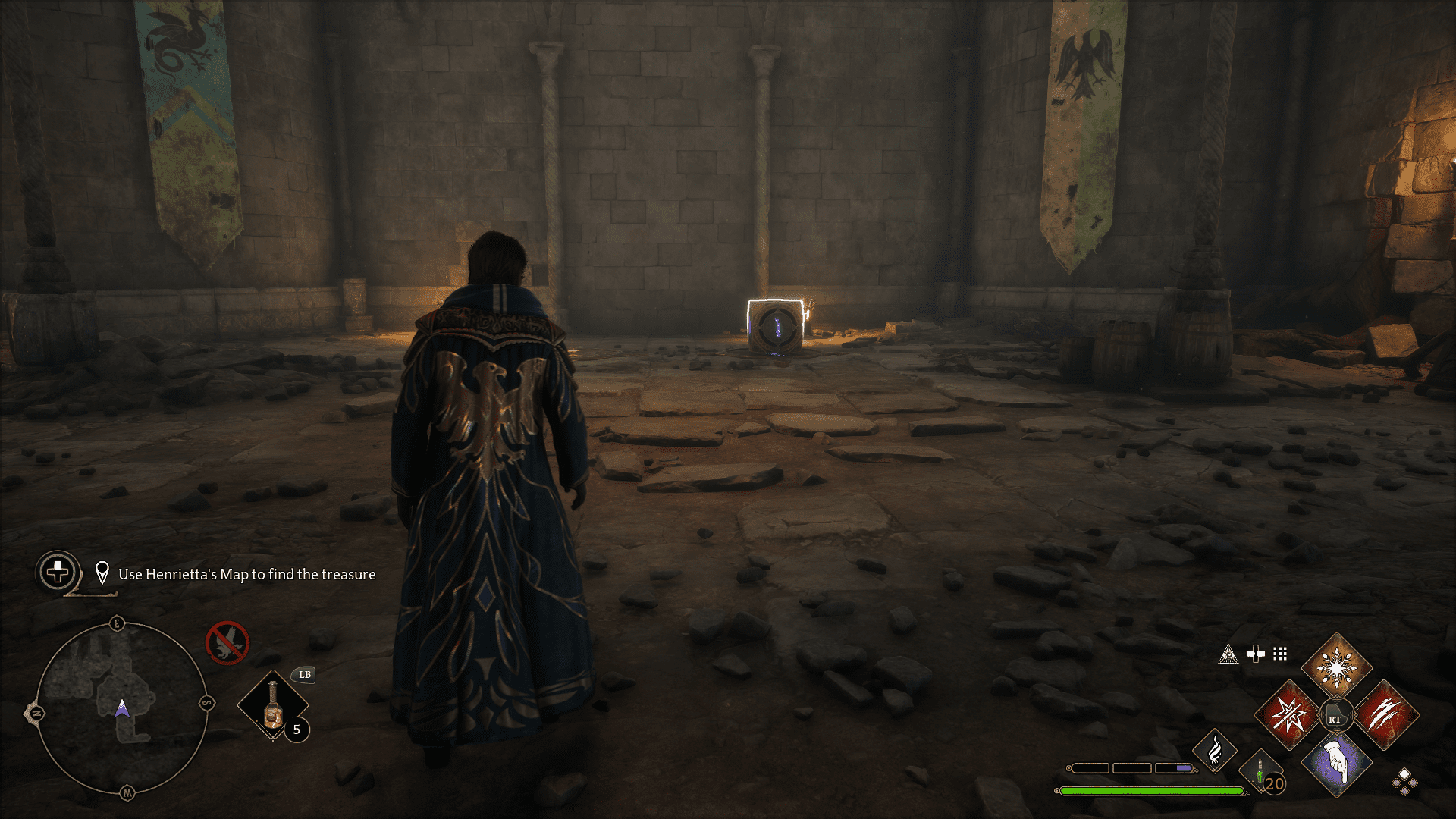Screen dimensions: 1456x819
Task: Expand the E compass marker on minimap
Action: click(118, 622)
